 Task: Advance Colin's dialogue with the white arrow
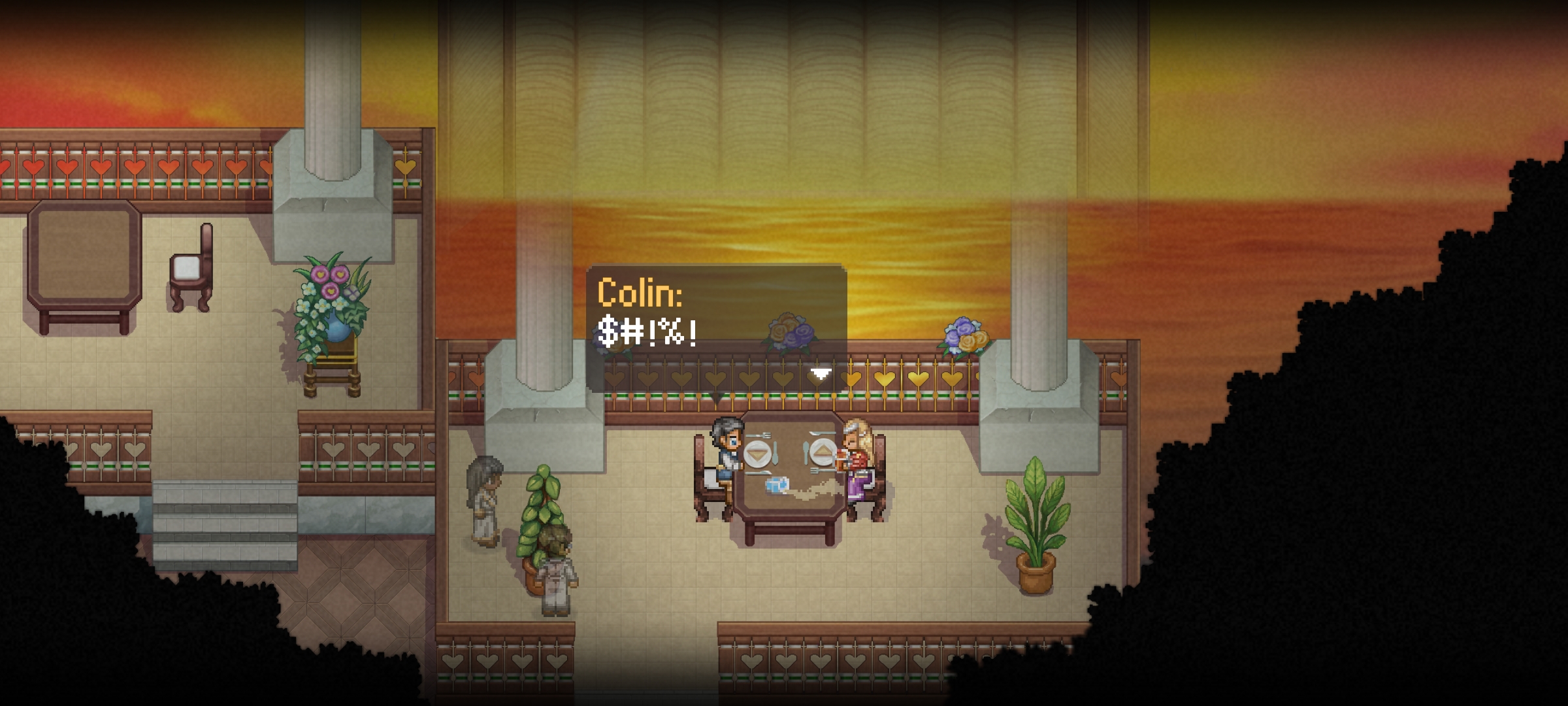pos(821,374)
